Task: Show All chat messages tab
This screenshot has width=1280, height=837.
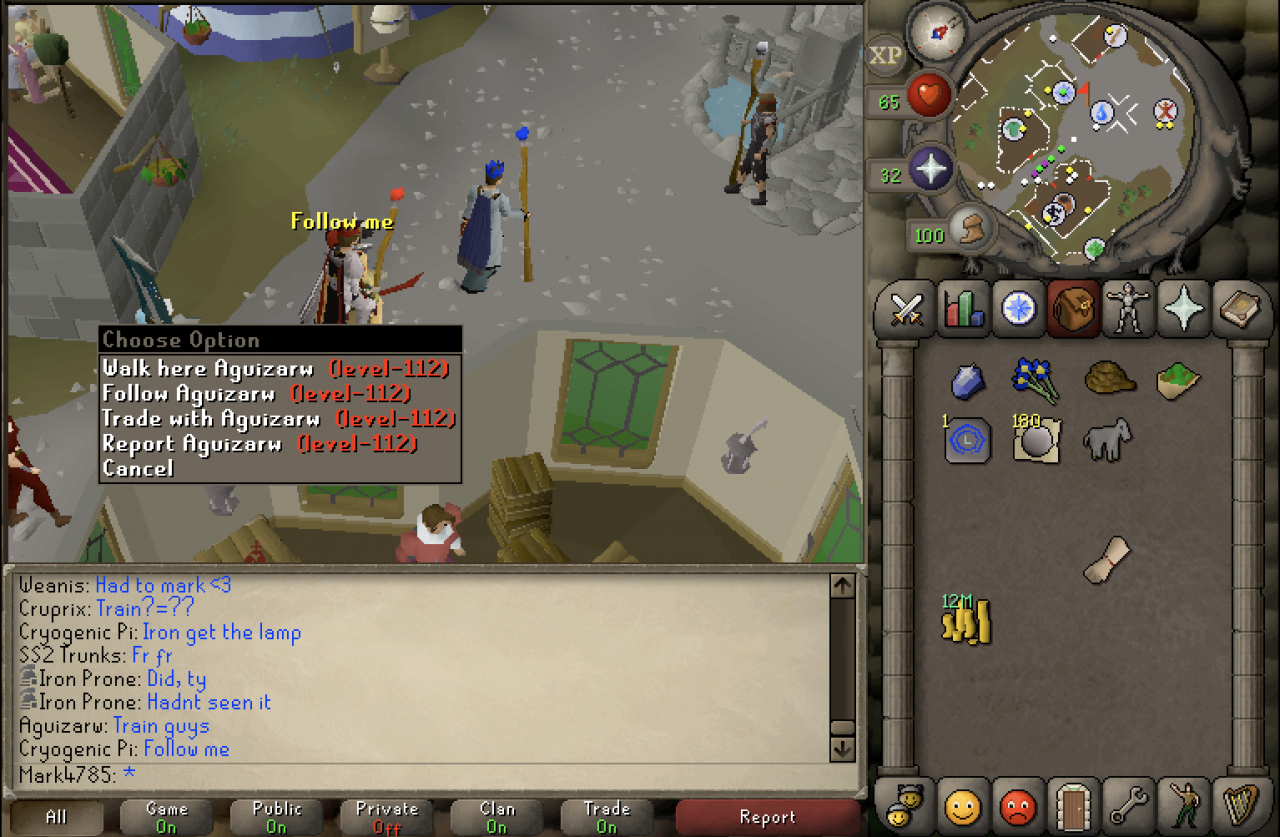Action: 56,817
